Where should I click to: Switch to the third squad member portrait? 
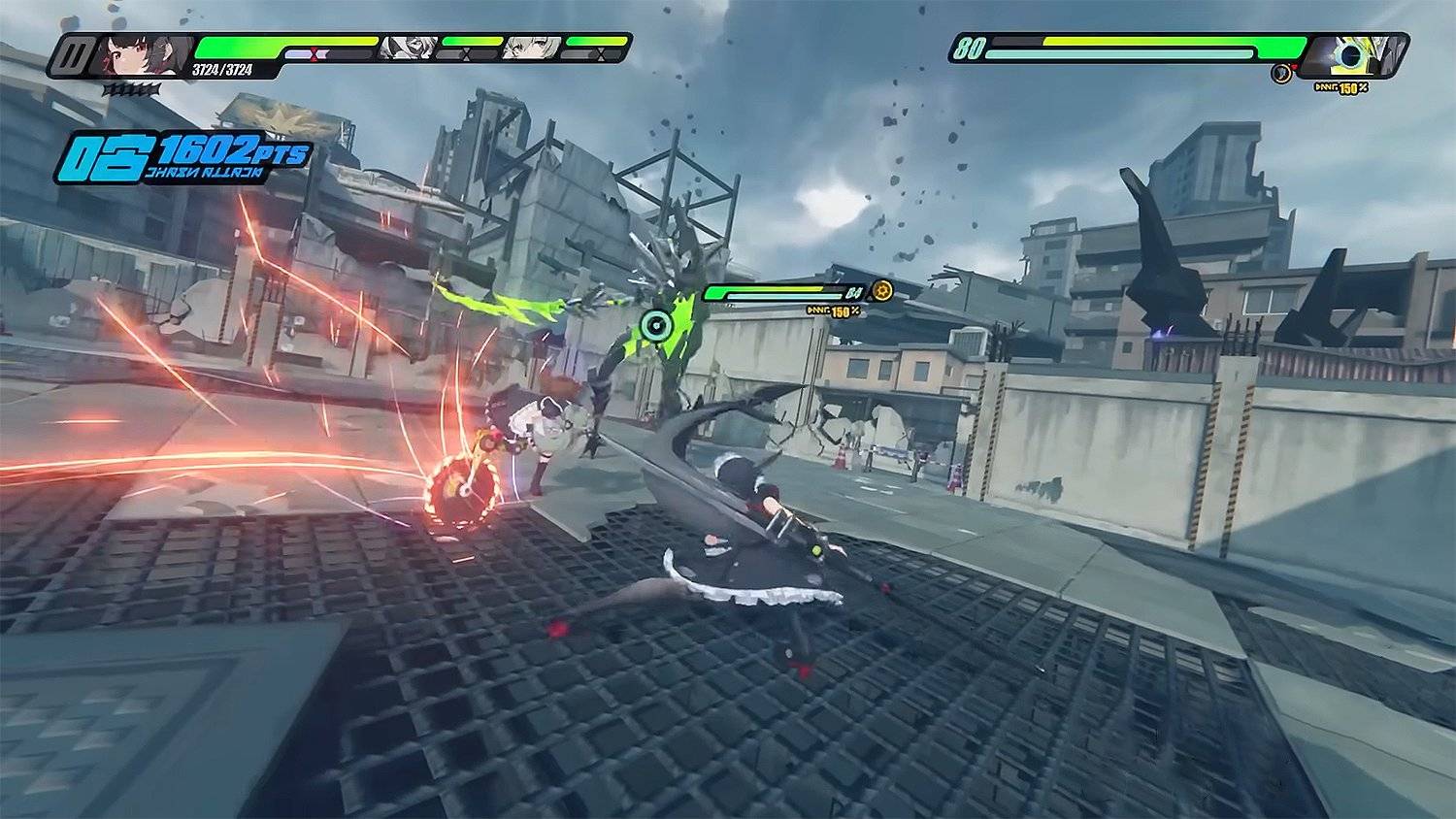click(x=531, y=47)
